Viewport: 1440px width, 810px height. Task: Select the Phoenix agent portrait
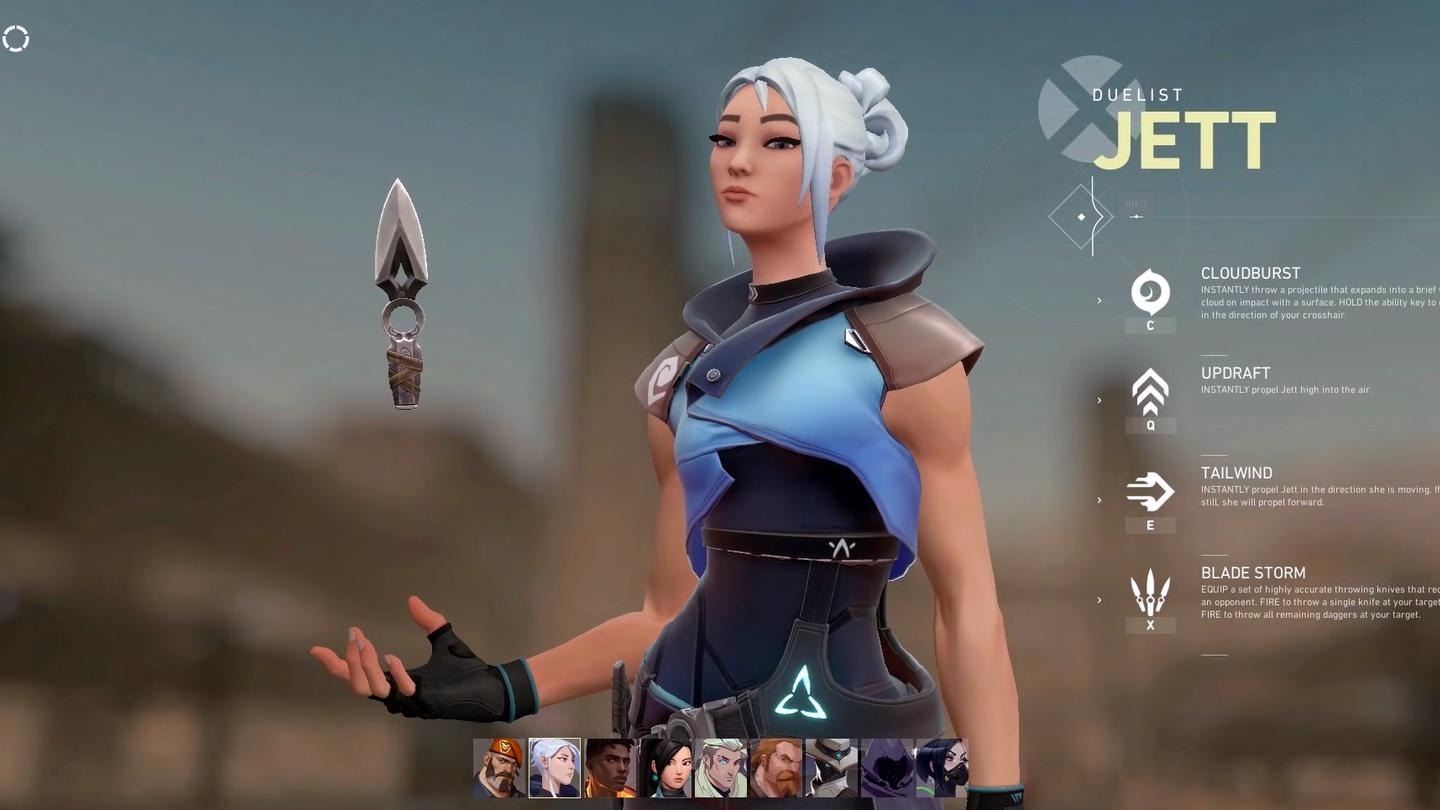610,766
